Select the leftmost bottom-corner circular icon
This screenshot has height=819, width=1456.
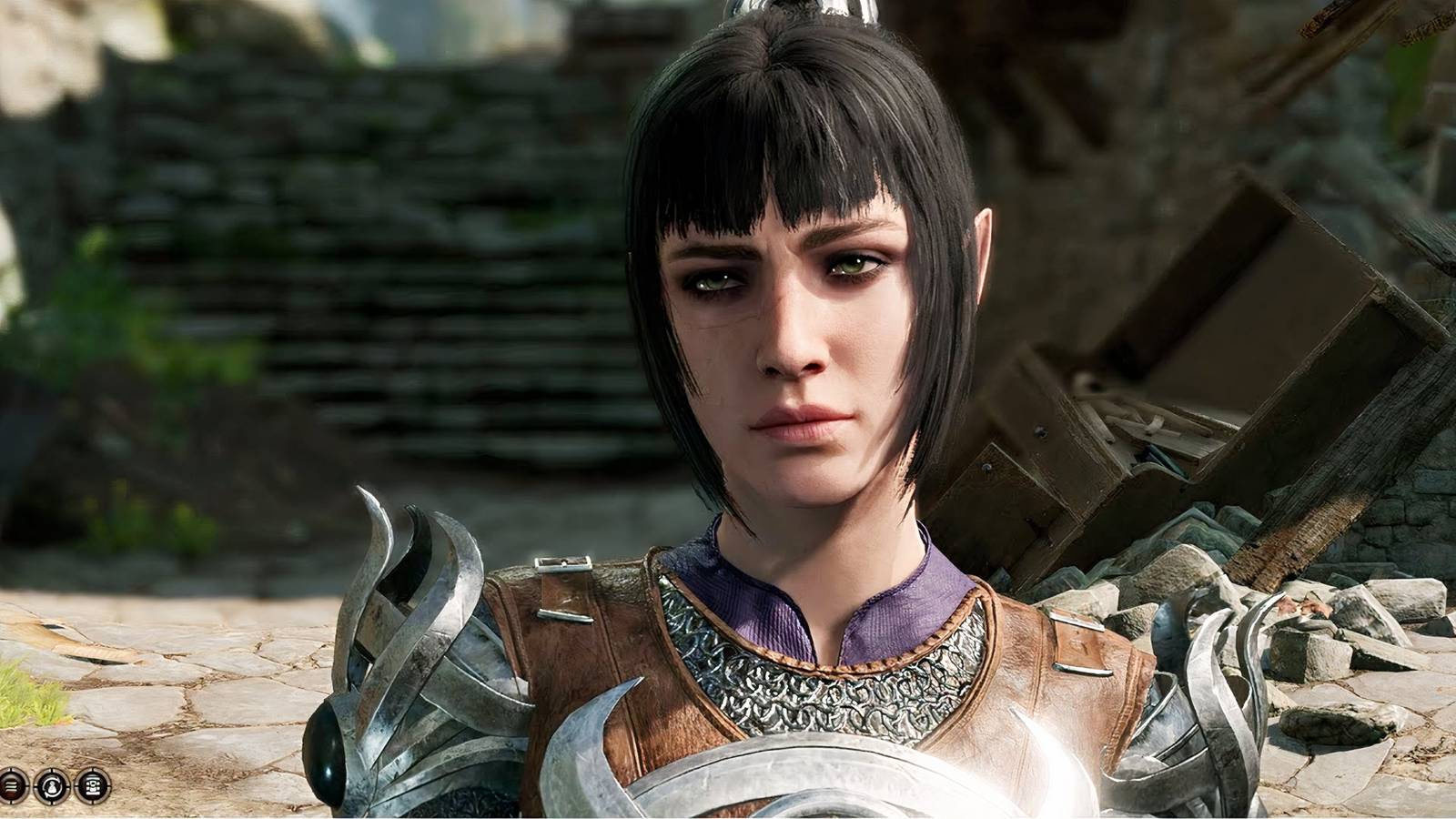pyautogui.click(x=13, y=786)
